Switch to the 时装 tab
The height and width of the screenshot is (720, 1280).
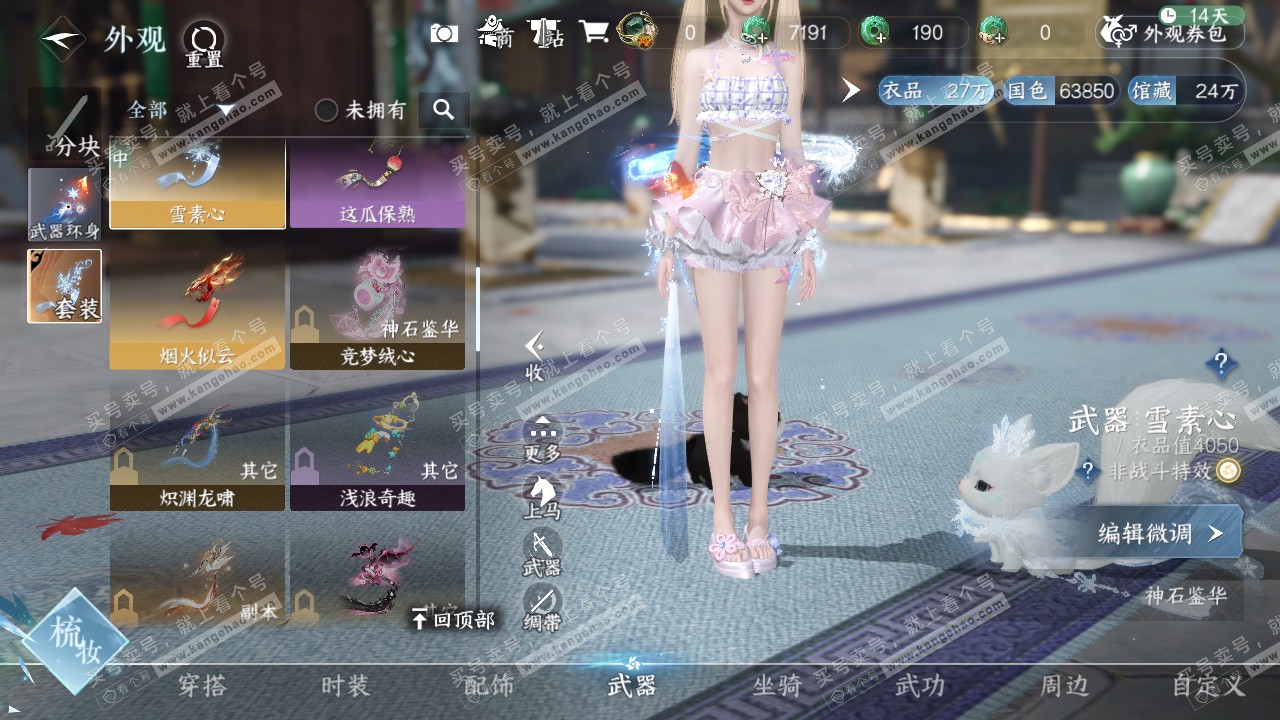(x=345, y=686)
